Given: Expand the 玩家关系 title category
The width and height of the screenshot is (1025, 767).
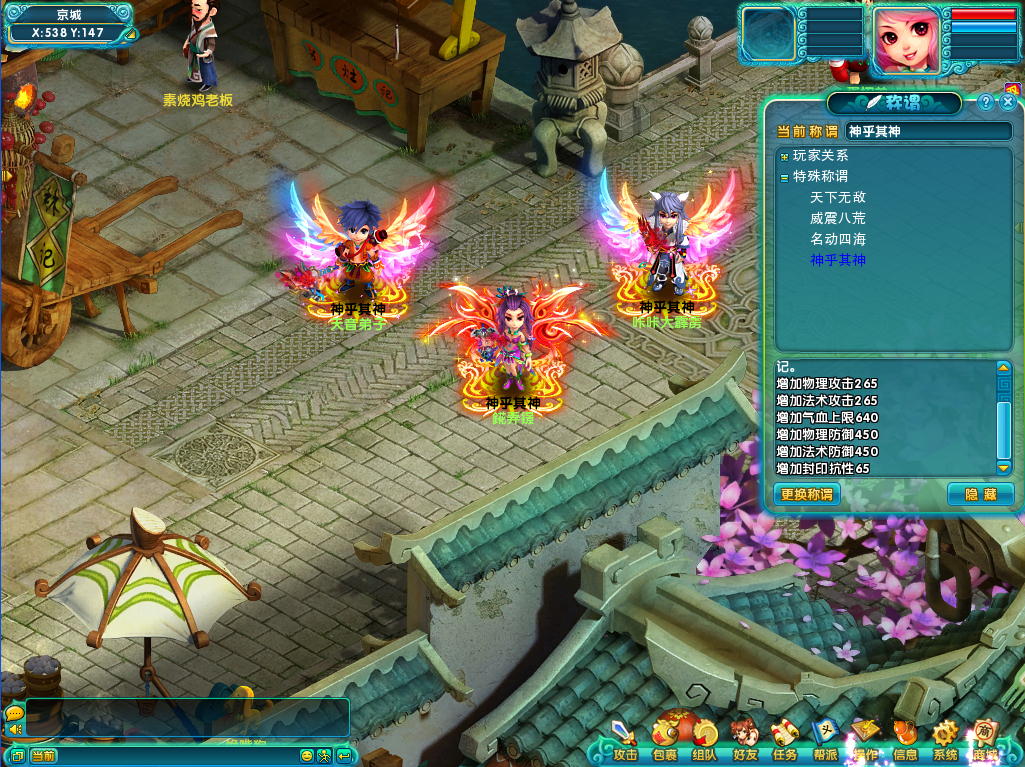Looking at the screenshot, I should [x=784, y=156].
